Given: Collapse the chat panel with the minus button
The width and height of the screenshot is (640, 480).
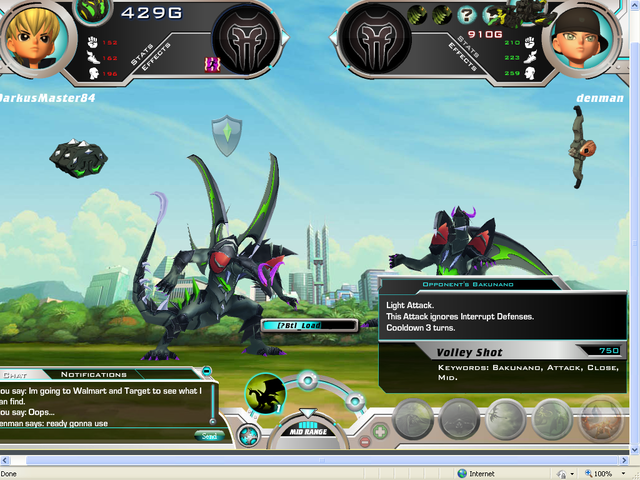Looking at the screenshot, I should point(207,370).
